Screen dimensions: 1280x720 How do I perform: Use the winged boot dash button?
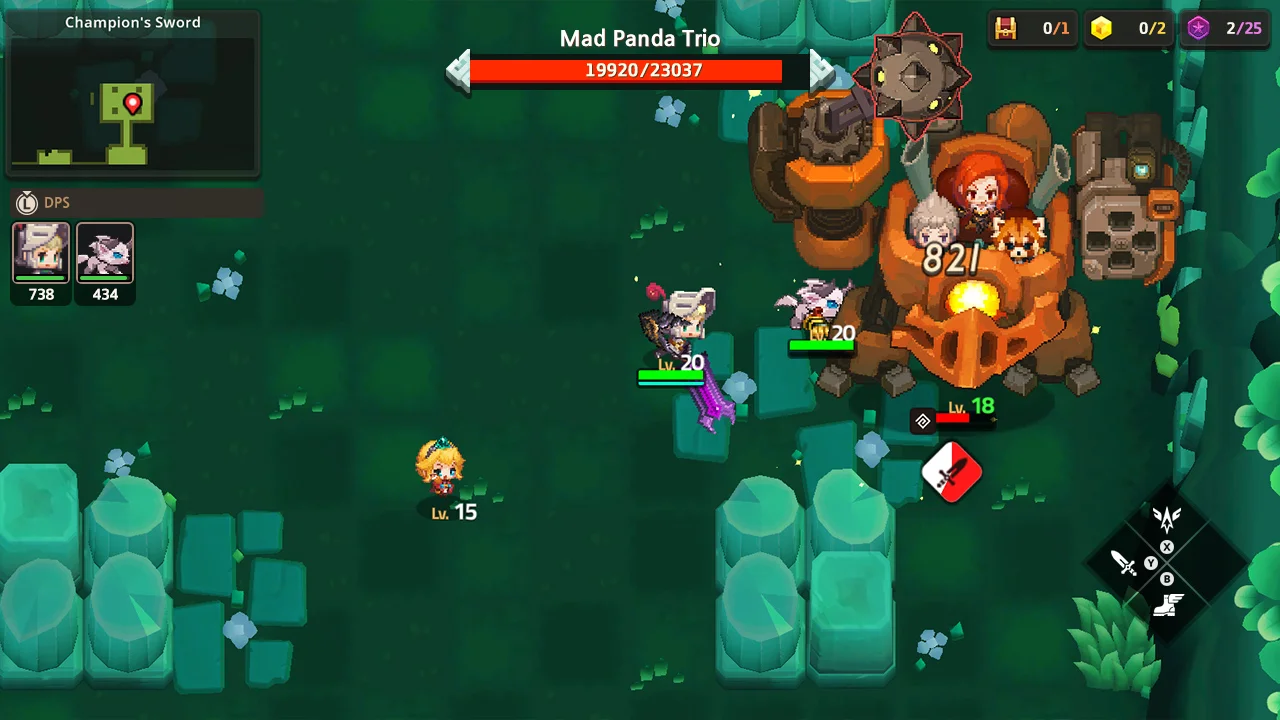[1168, 606]
